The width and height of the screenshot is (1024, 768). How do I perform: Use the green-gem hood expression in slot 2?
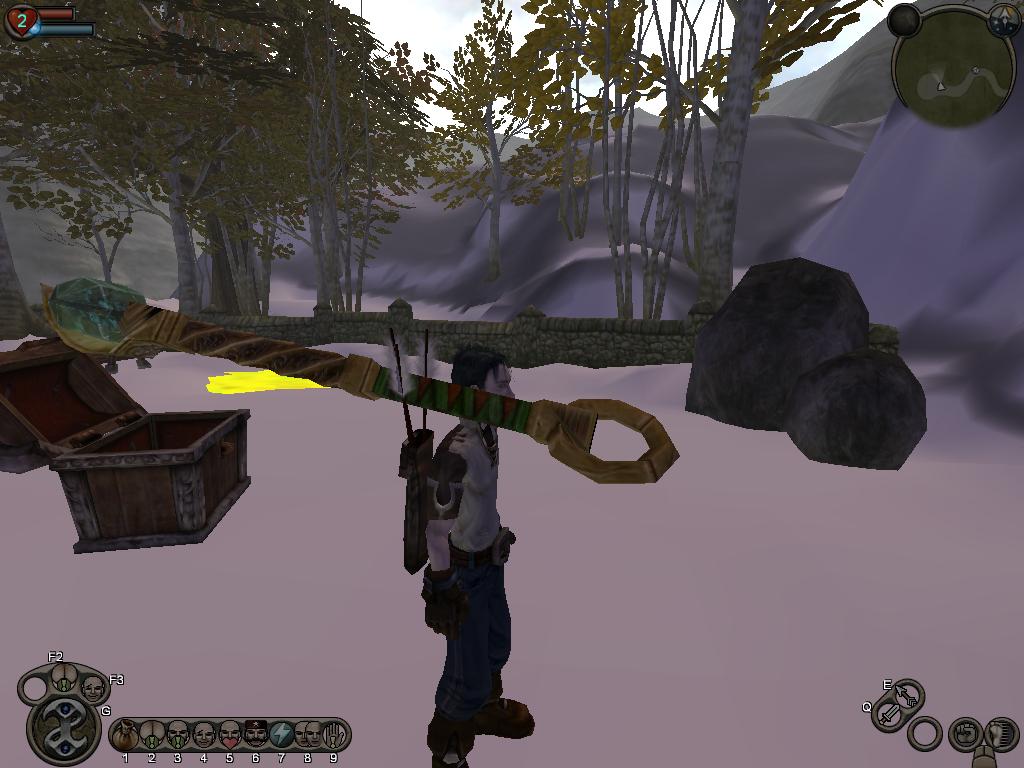coord(151,736)
